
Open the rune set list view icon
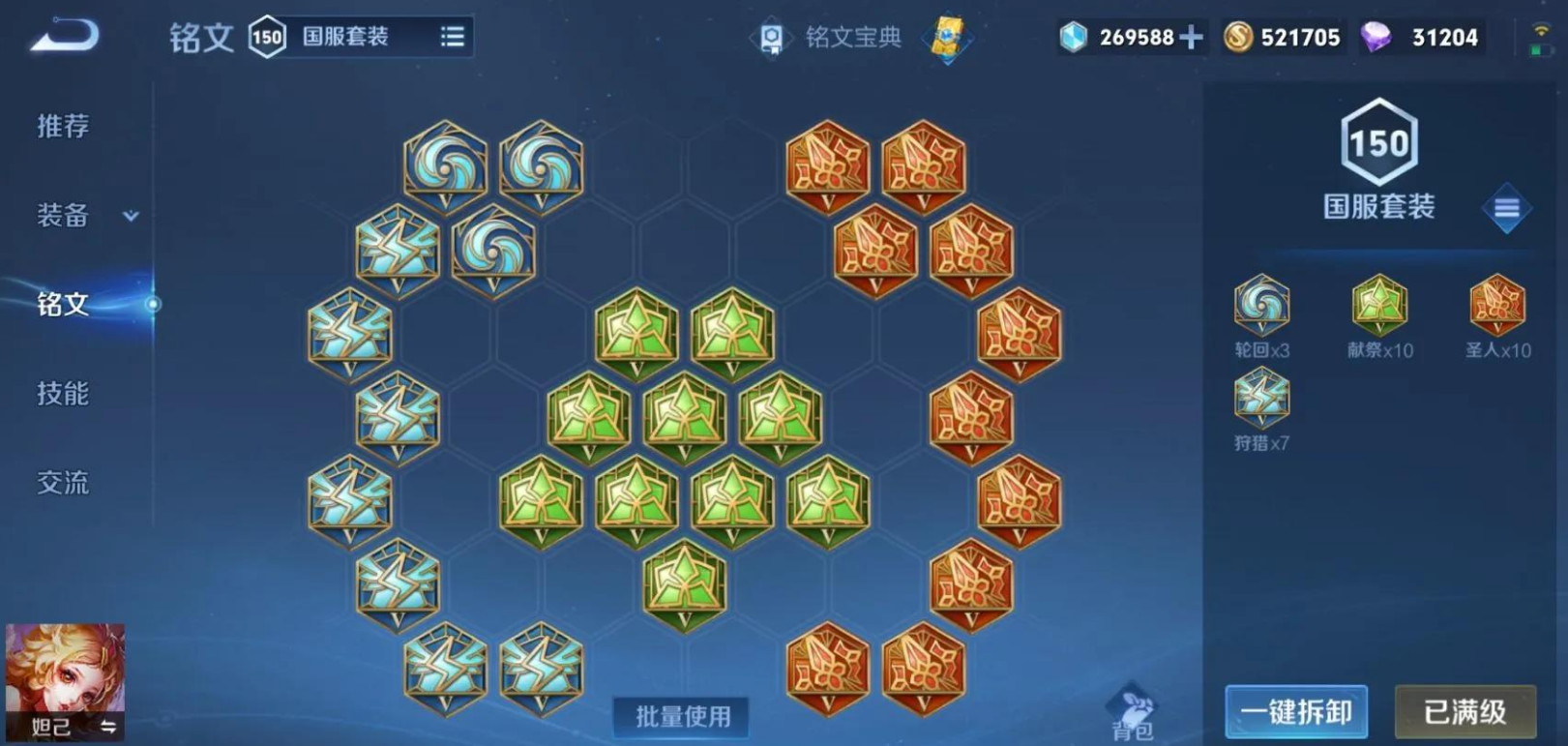452,34
